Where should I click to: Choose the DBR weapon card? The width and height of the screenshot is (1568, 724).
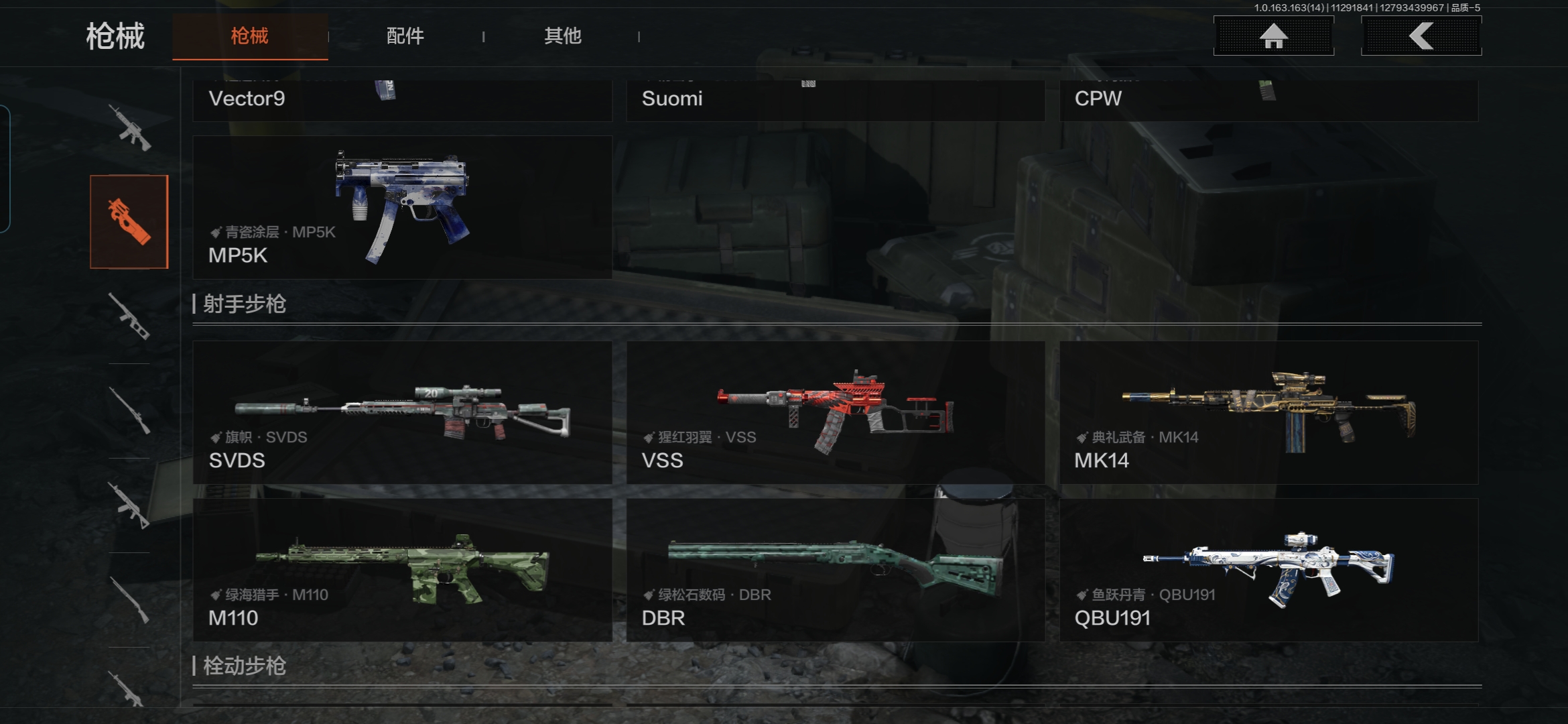click(x=836, y=570)
